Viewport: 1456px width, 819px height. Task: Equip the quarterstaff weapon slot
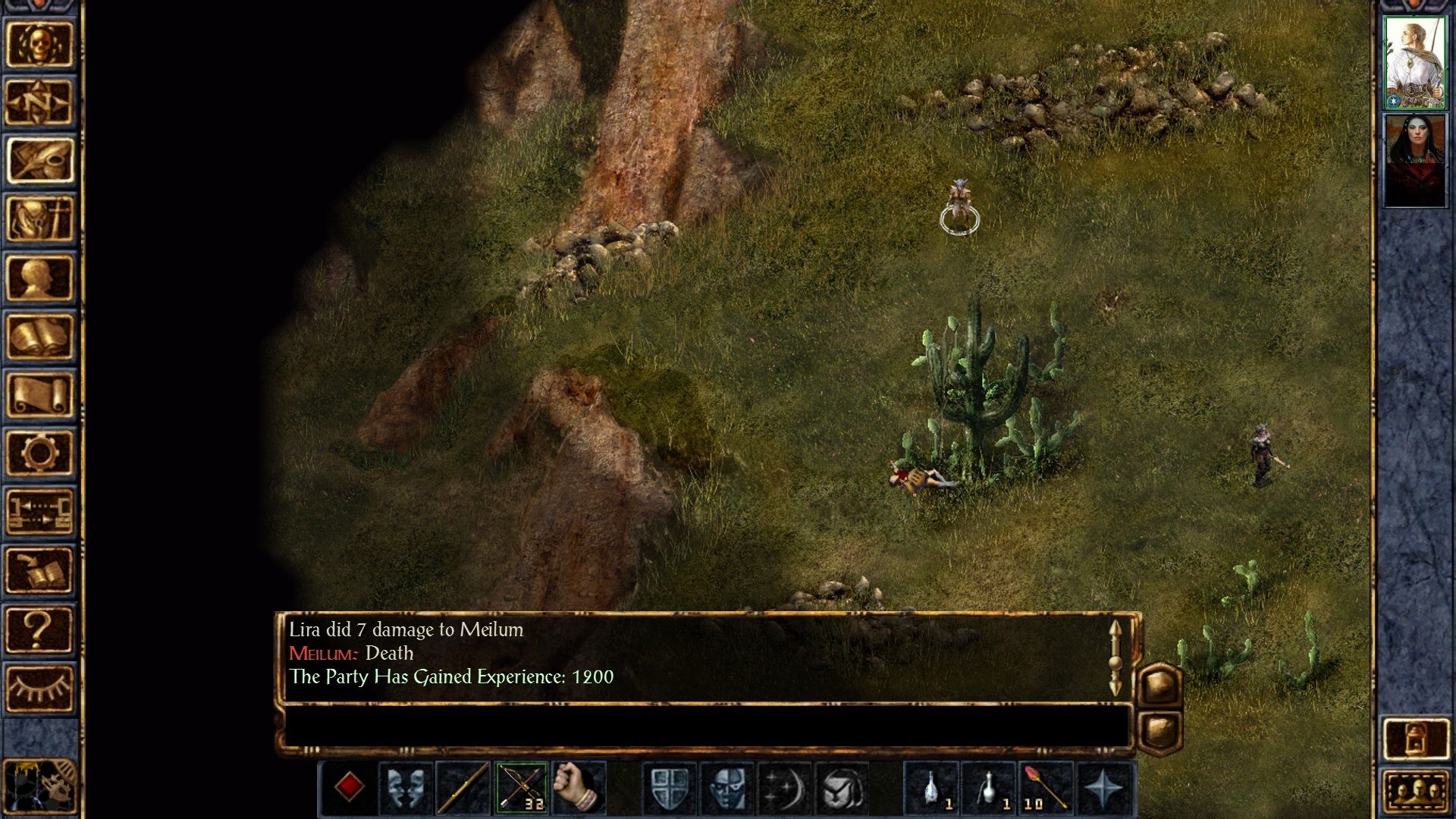pyautogui.click(x=463, y=789)
